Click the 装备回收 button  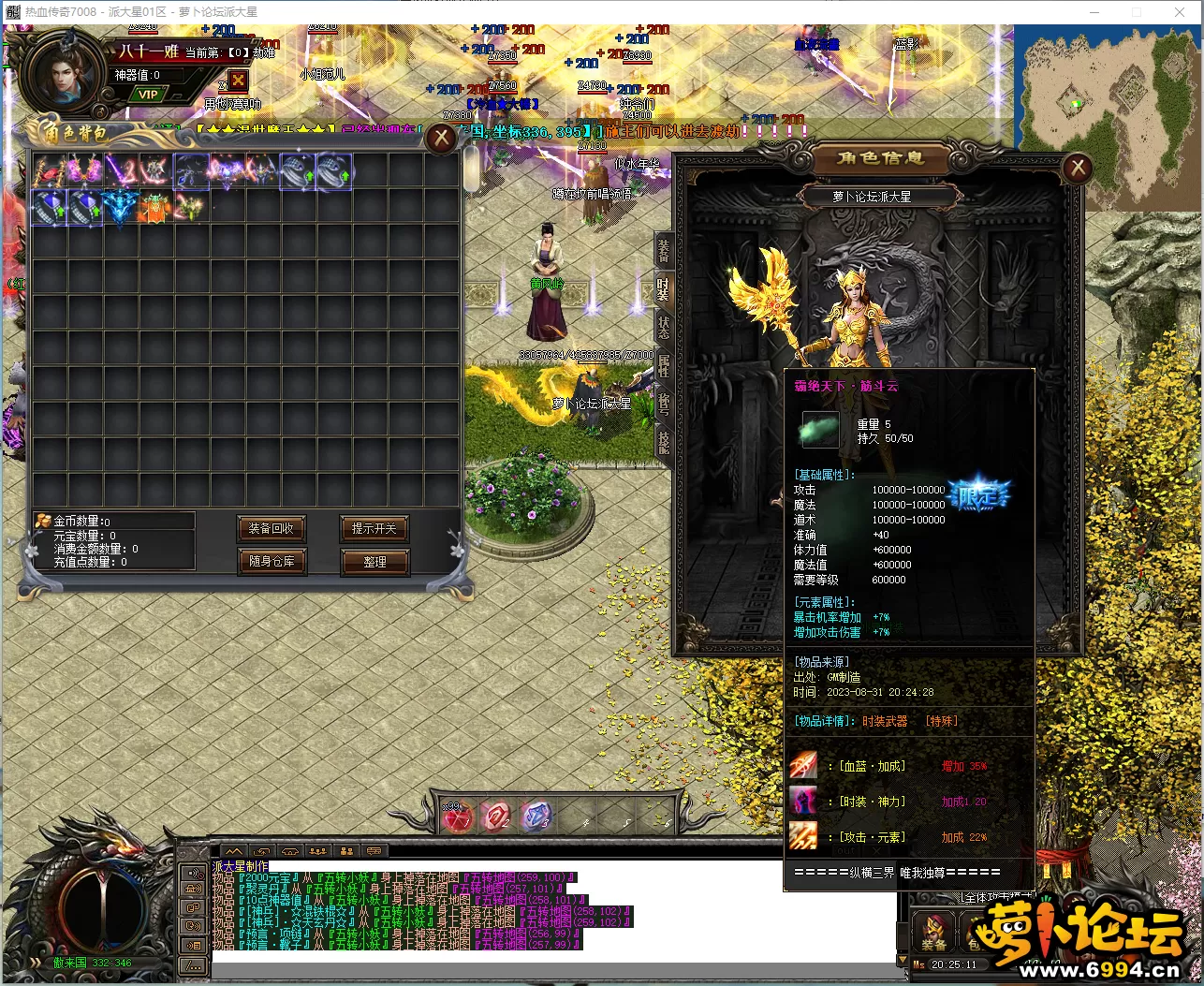[272, 529]
